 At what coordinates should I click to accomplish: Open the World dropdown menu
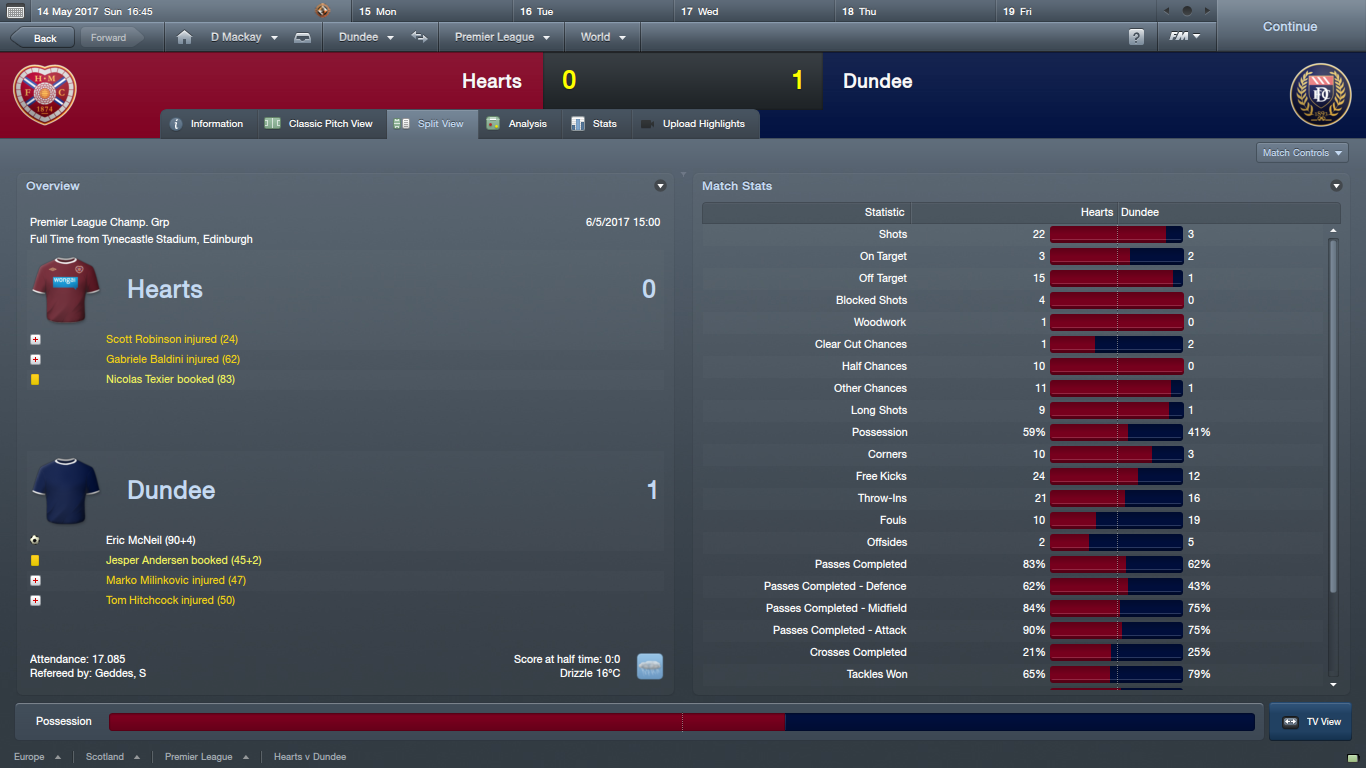click(602, 37)
